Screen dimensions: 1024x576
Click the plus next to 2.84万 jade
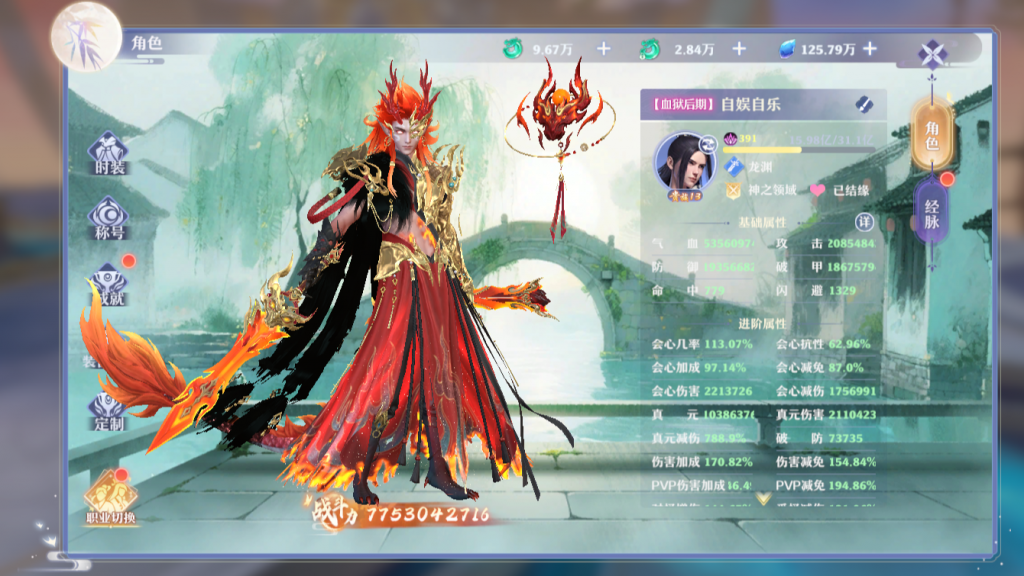(739, 48)
